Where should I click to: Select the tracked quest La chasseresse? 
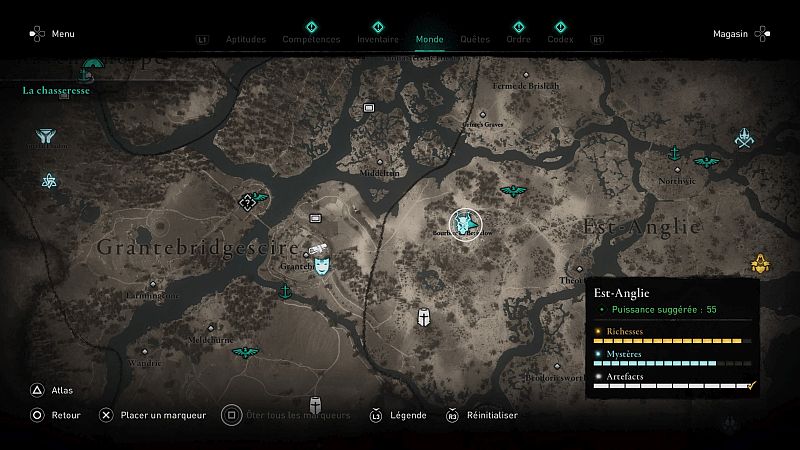point(56,90)
